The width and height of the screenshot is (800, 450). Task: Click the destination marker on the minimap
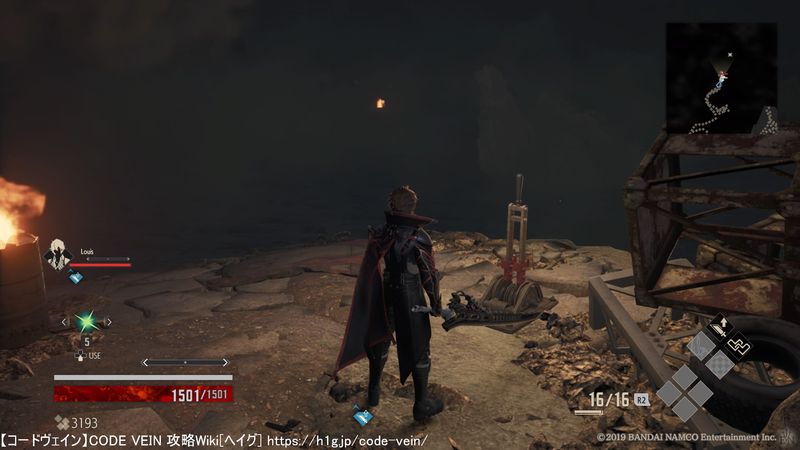[730, 54]
